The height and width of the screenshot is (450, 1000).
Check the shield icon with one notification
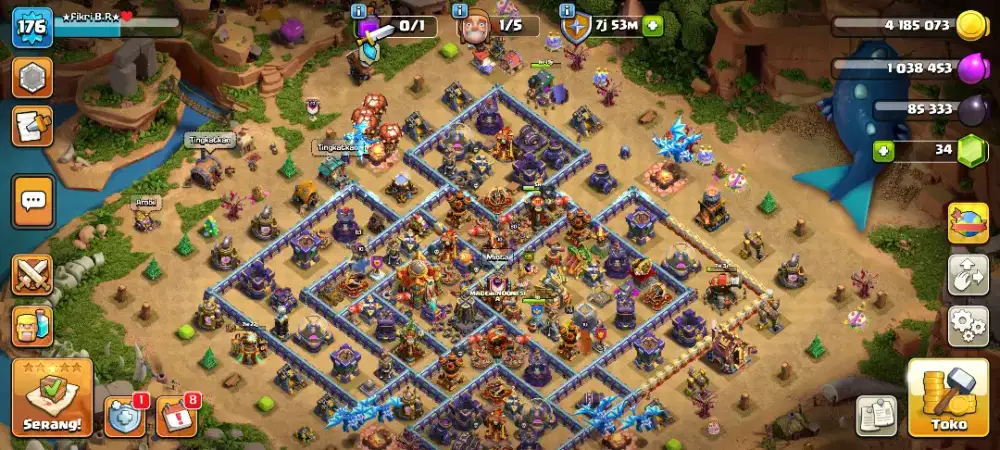coord(124,415)
